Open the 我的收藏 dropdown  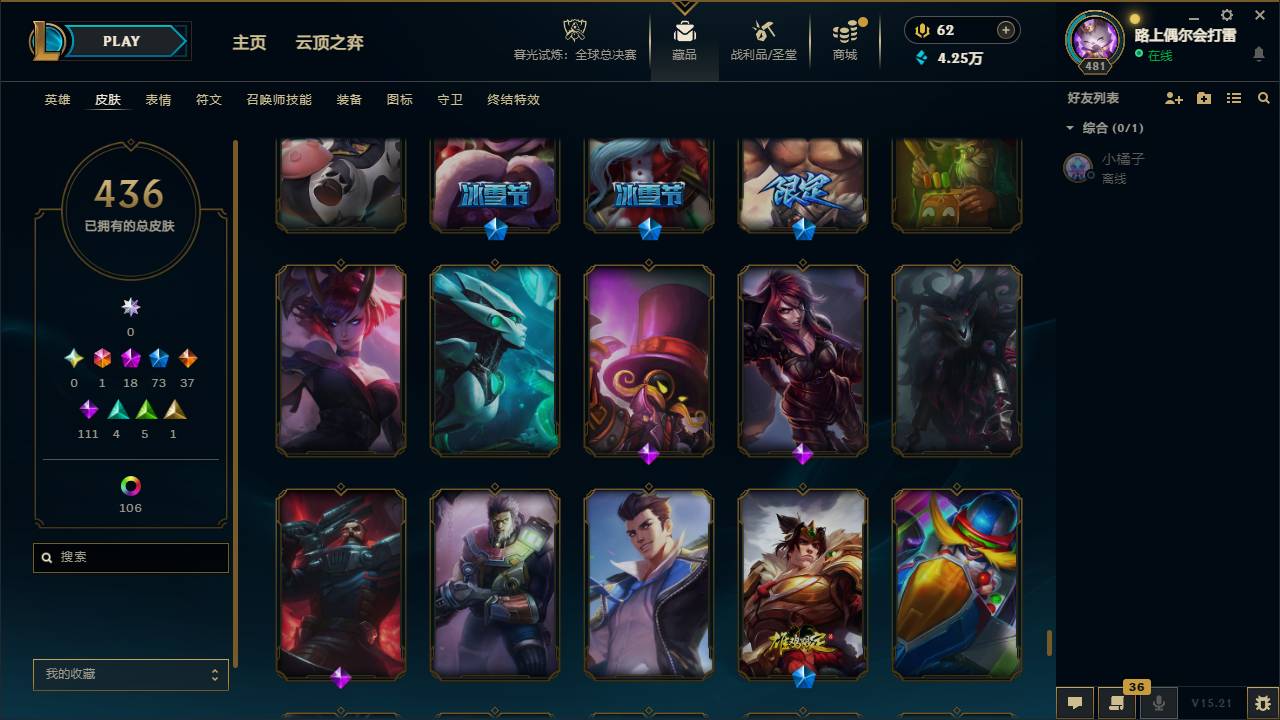(x=130, y=674)
